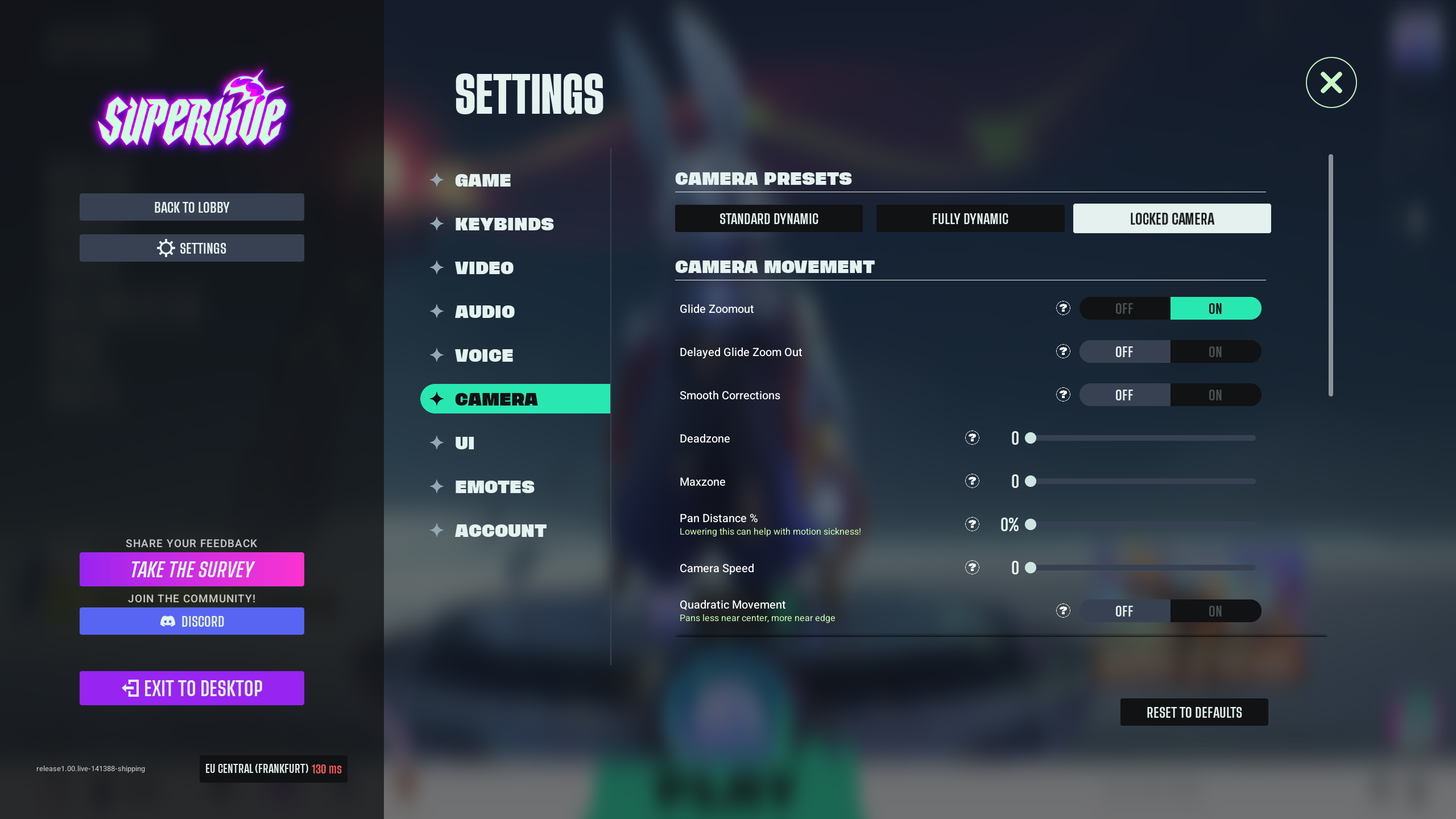The width and height of the screenshot is (1456, 819).
Task: Select the Fully Dynamic camera preset
Action: point(970,219)
